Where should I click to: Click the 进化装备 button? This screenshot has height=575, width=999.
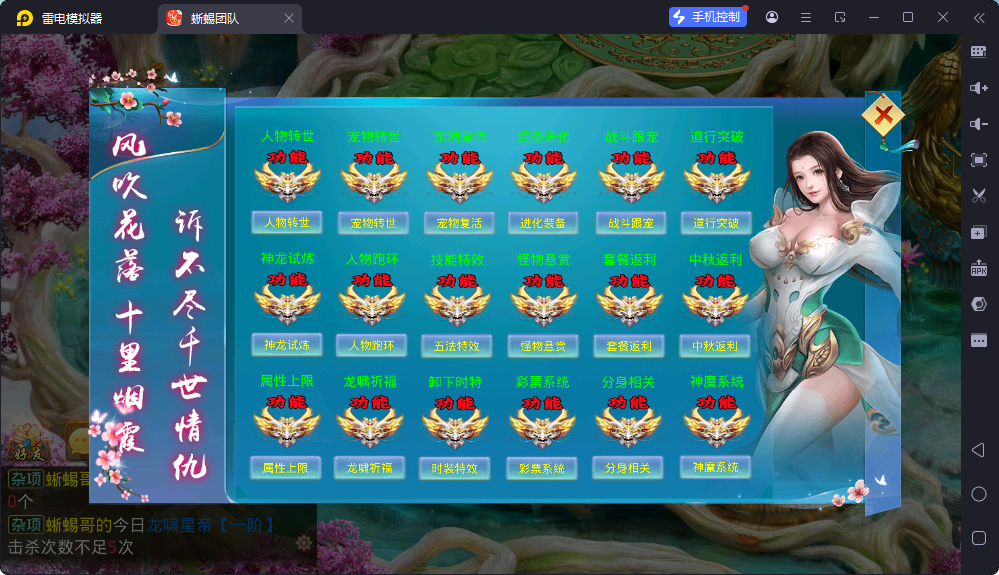tap(543, 222)
